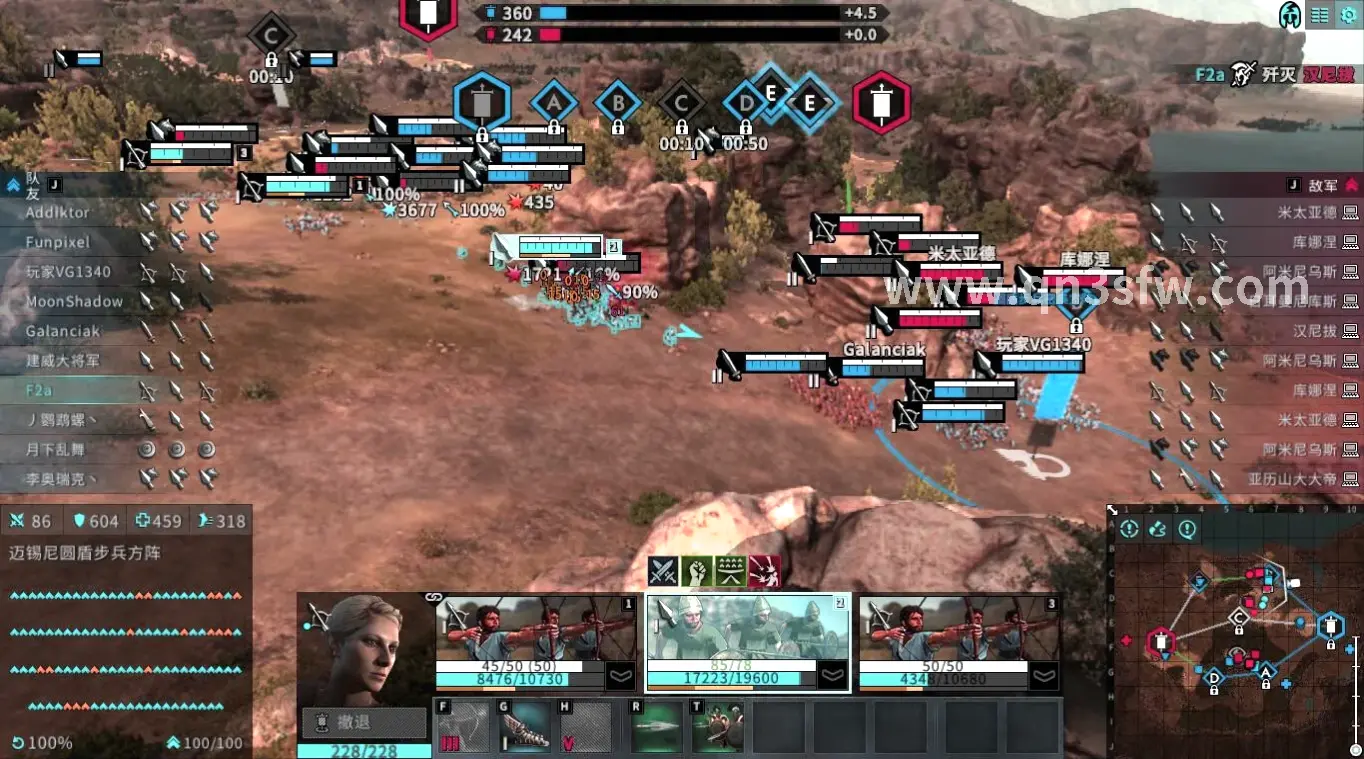Activate the stakes formation ability

[x=731, y=570]
